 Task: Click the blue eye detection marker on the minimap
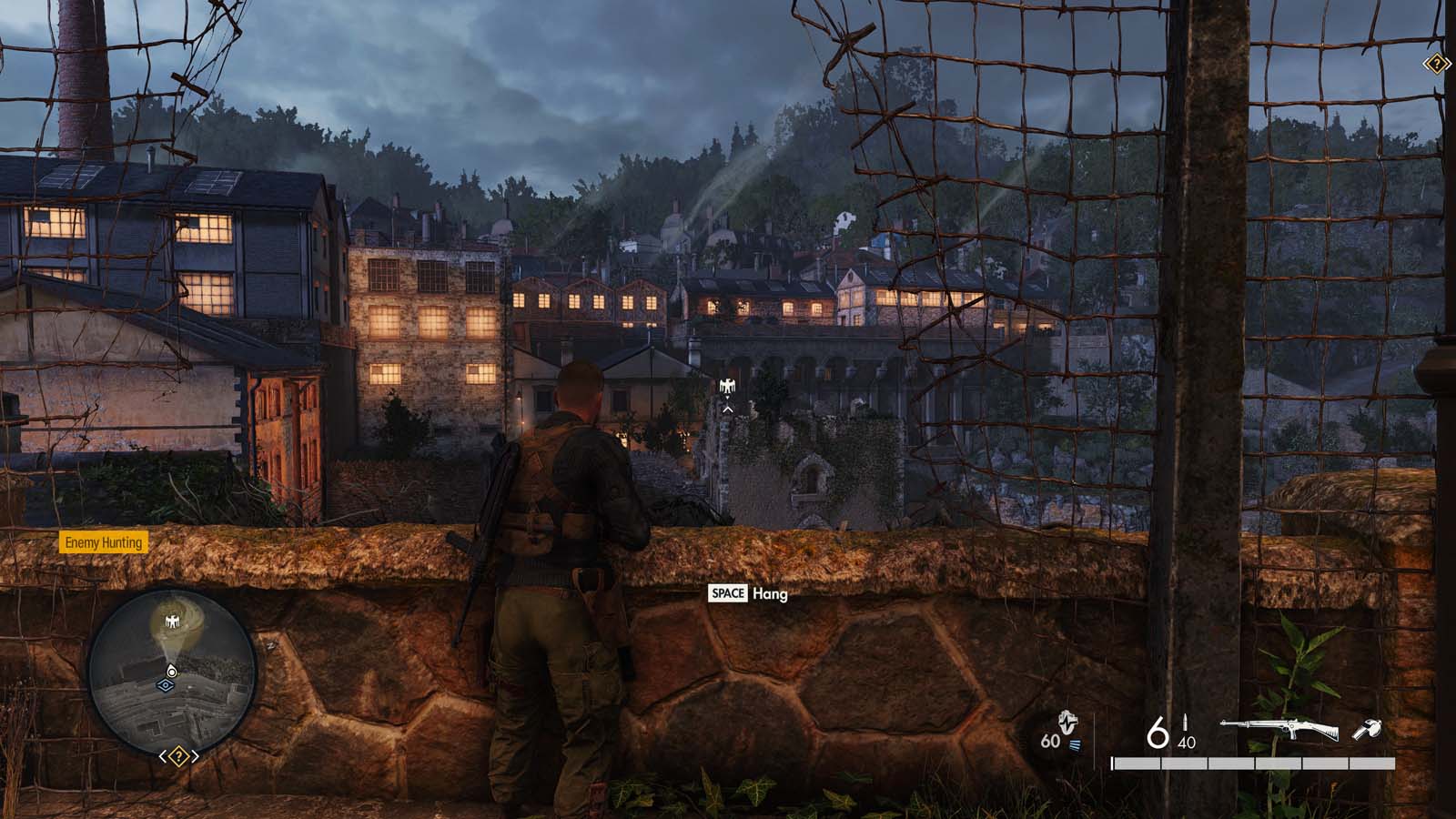pos(166,684)
